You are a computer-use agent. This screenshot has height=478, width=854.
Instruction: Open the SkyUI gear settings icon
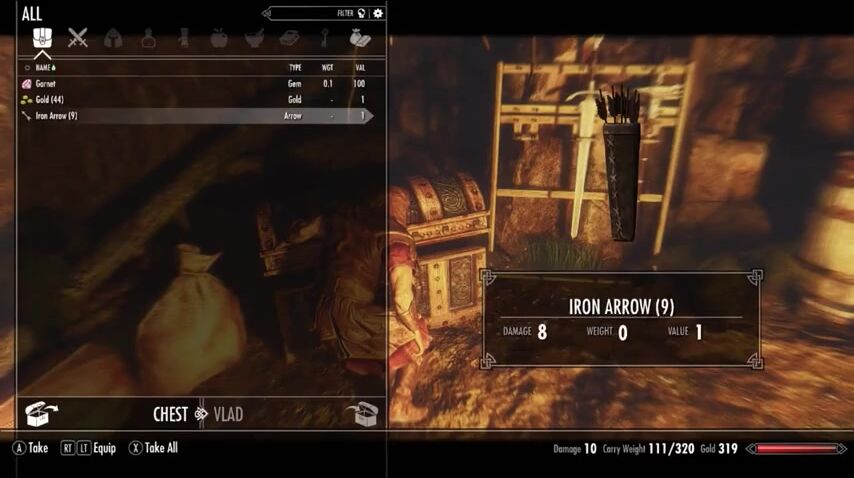coord(378,14)
